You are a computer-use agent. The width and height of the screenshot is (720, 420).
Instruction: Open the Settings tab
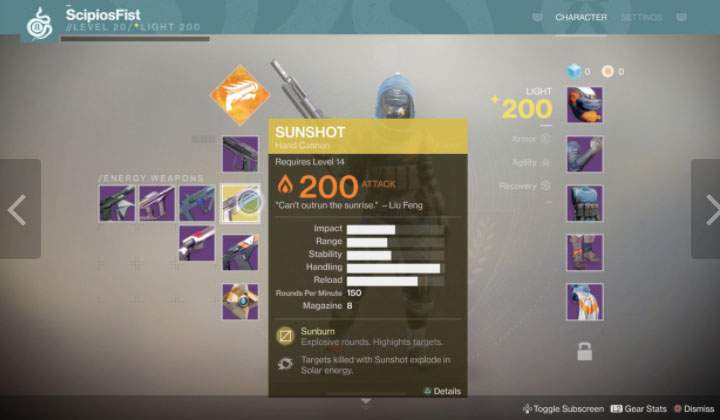(641, 17)
